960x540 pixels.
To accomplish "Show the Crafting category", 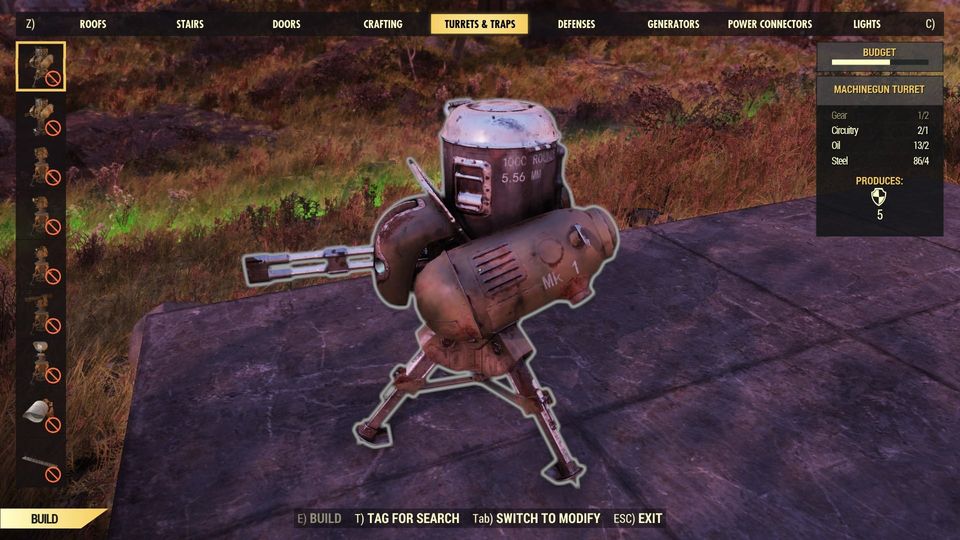I will [383, 24].
